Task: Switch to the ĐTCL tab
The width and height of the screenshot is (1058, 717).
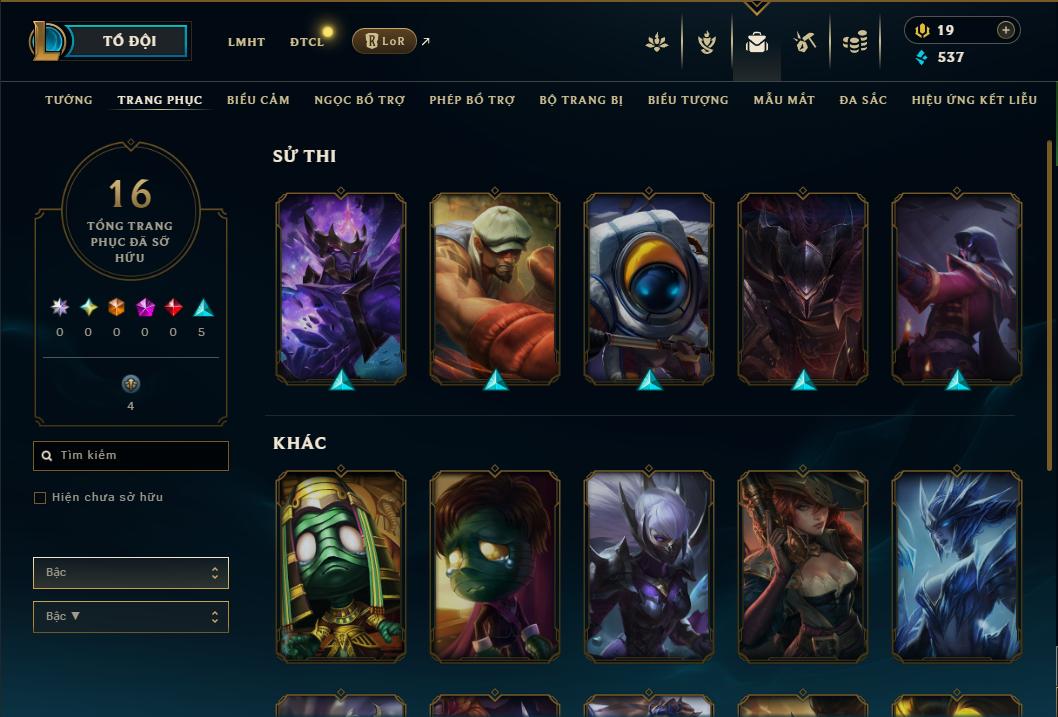Action: (307, 42)
